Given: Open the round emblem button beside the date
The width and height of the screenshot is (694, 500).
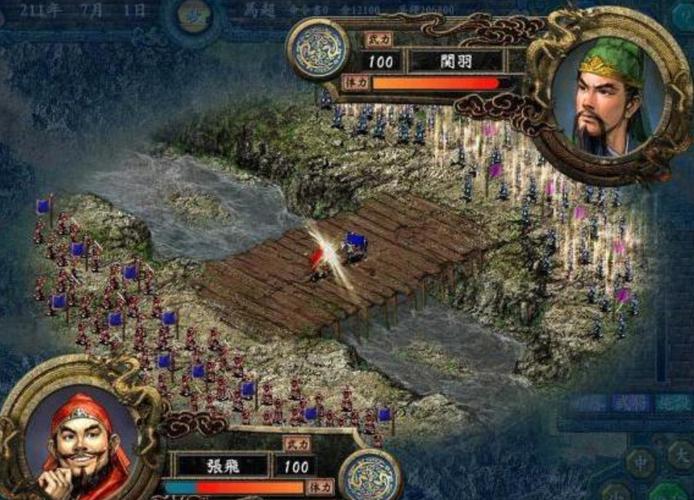Looking at the screenshot, I should [193, 14].
